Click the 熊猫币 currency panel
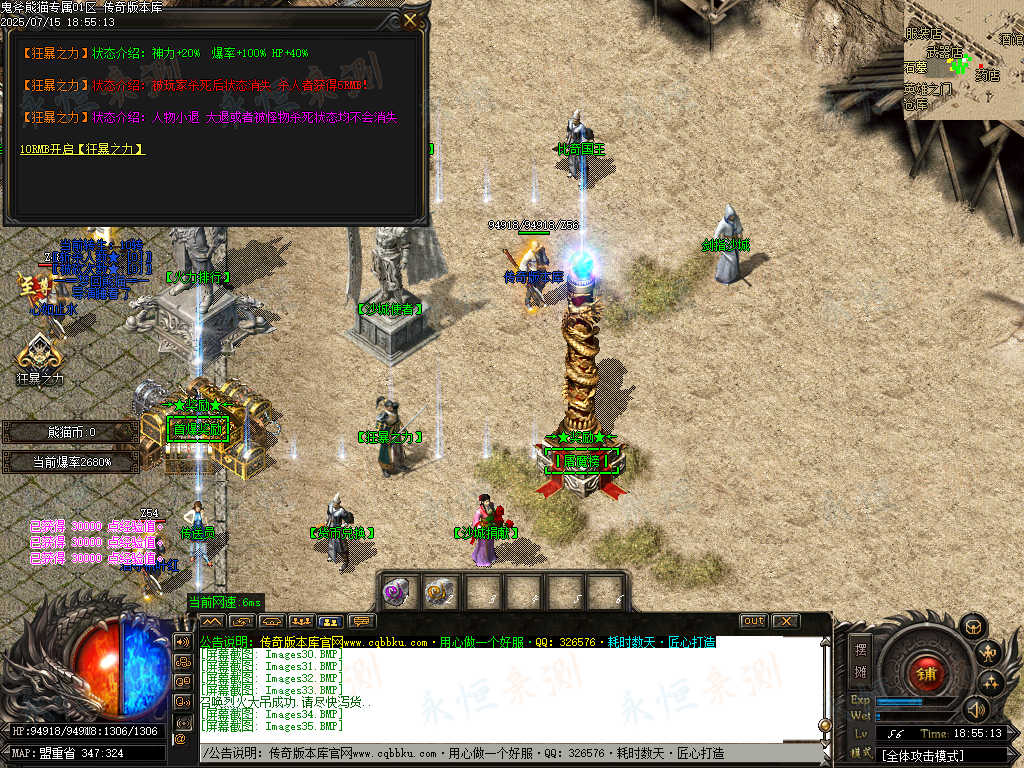This screenshot has width=1024, height=768. coord(70,432)
